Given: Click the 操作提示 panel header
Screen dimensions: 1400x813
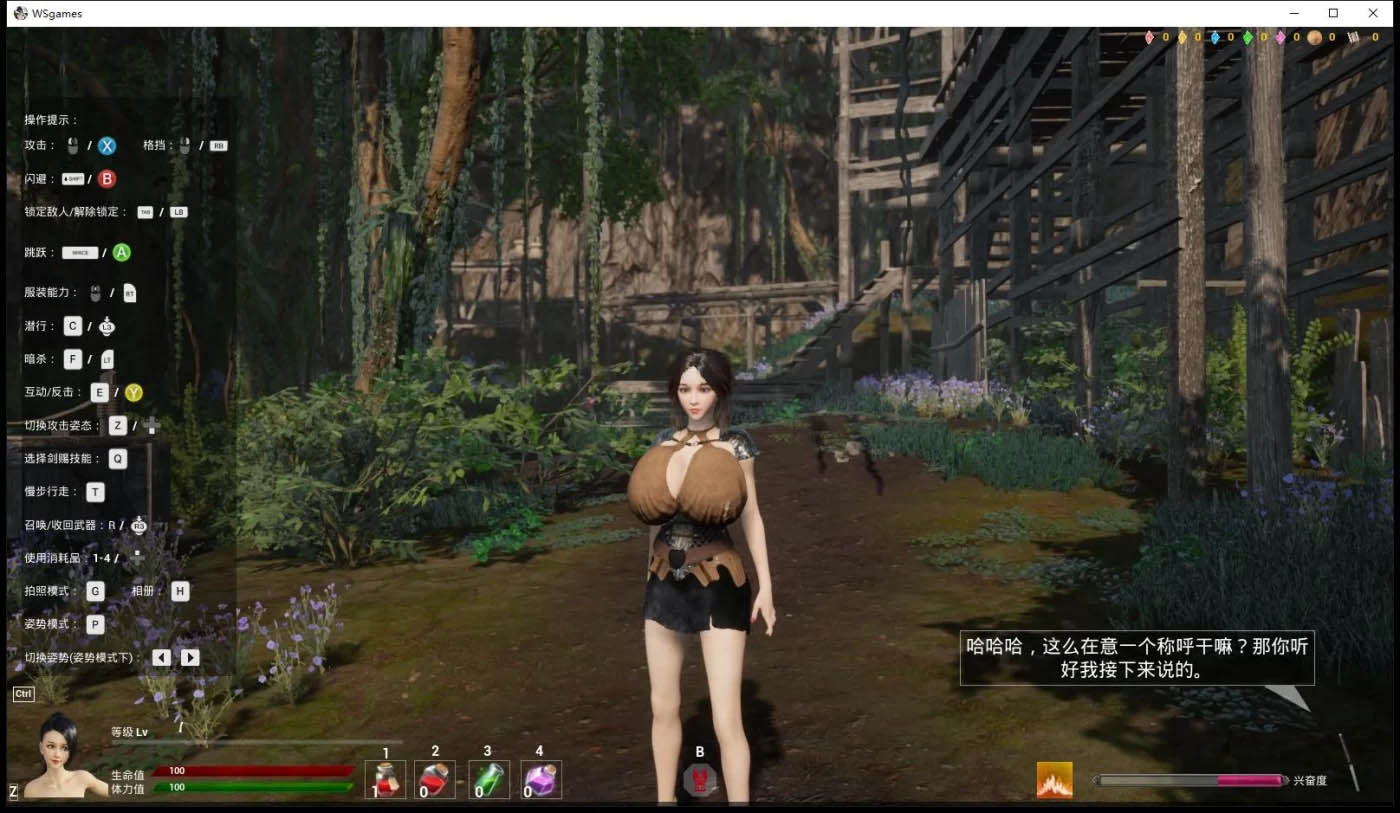Looking at the screenshot, I should pyautogui.click(x=48, y=119).
